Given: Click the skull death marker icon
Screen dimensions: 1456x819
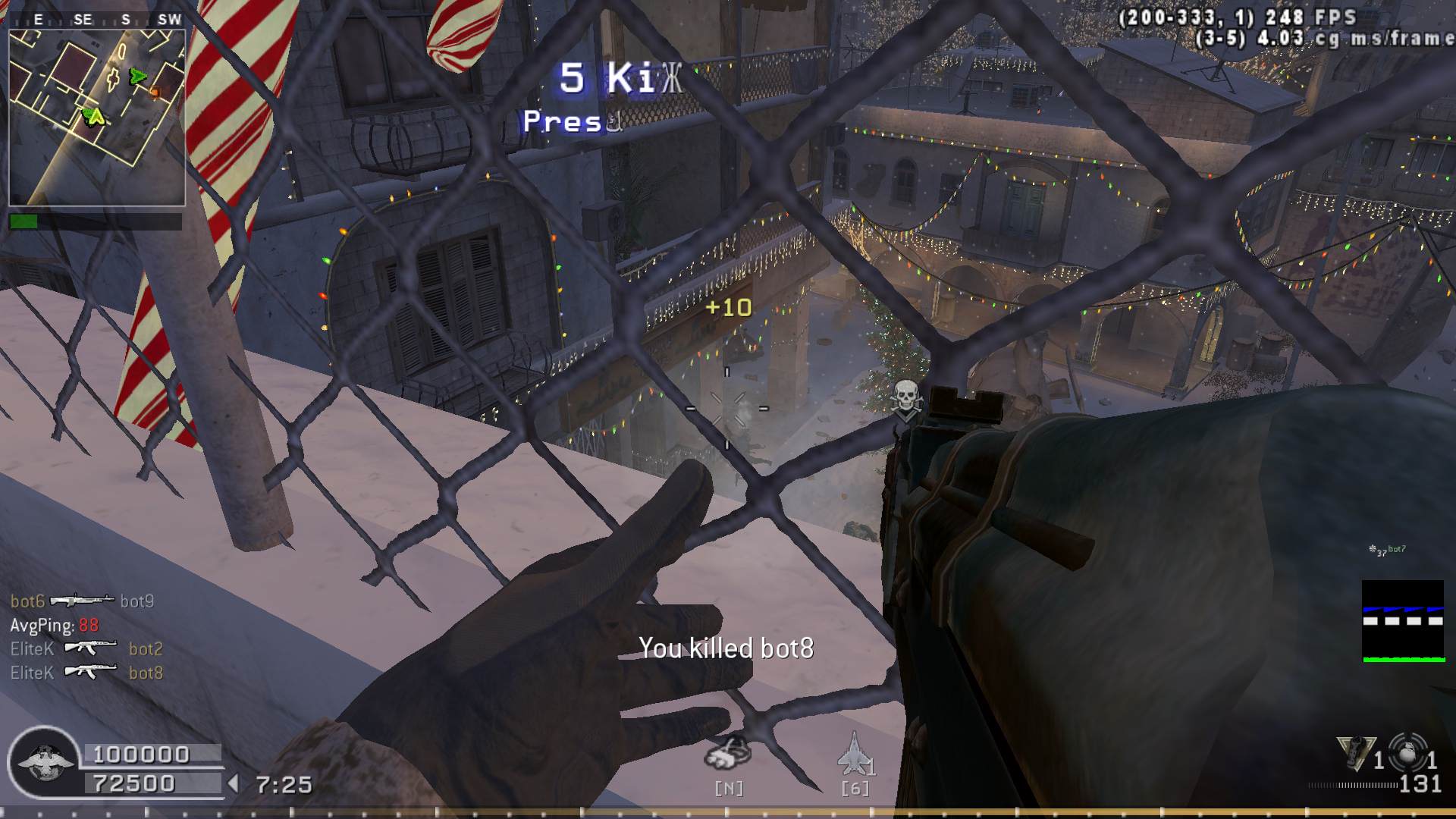Looking at the screenshot, I should pyautogui.click(x=906, y=400).
